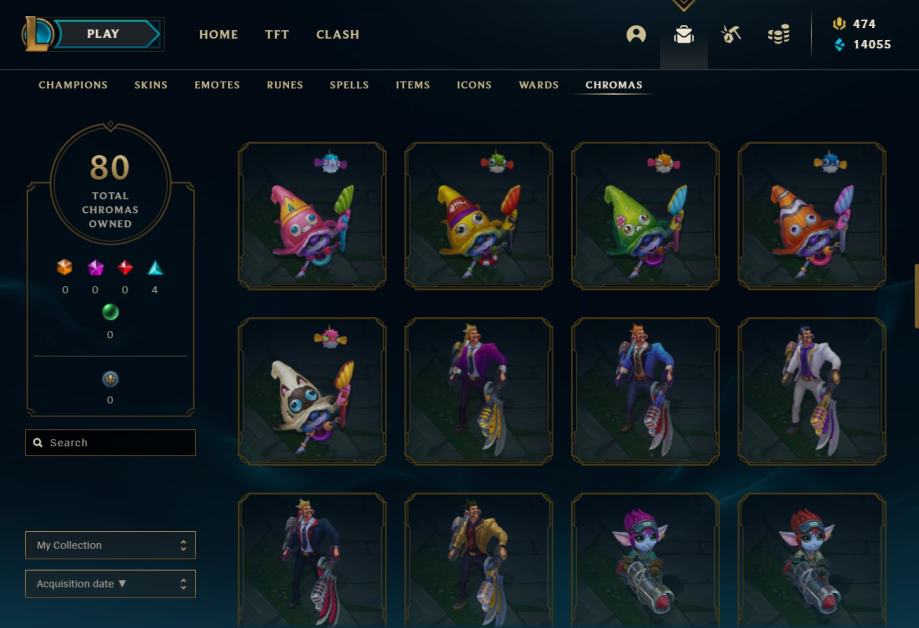Go to the HOME page
919x628 pixels.
[218, 34]
